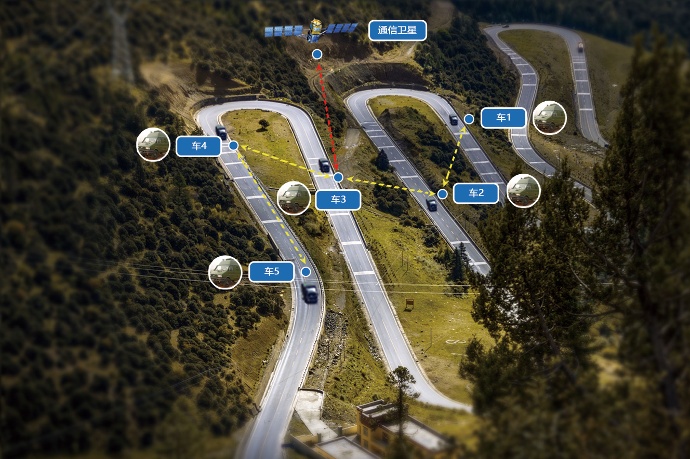The width and height of the screenshot is (690, 459).
Task: Select the 车3 label button
Action: point(338,200)
